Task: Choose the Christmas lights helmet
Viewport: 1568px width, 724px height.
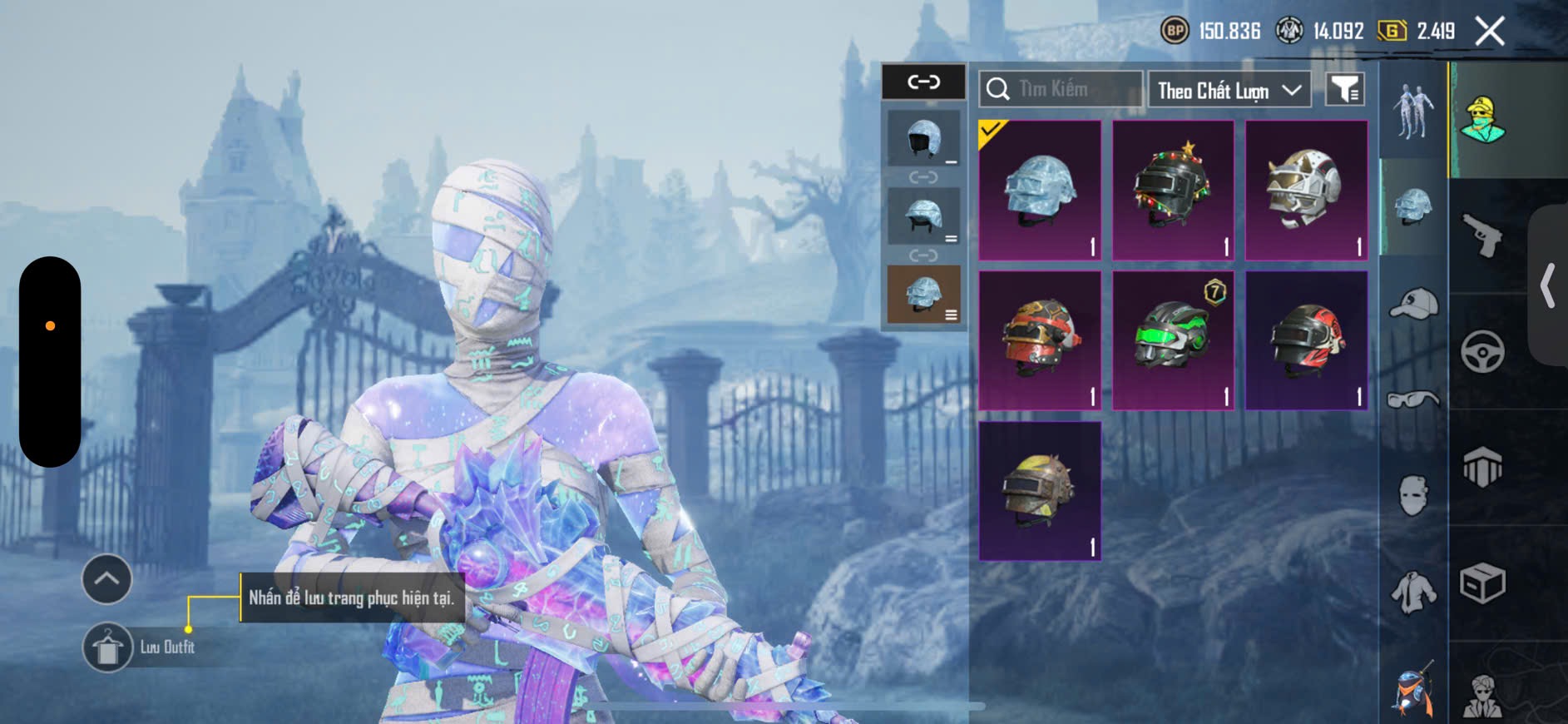Action: pos(1173,191)
